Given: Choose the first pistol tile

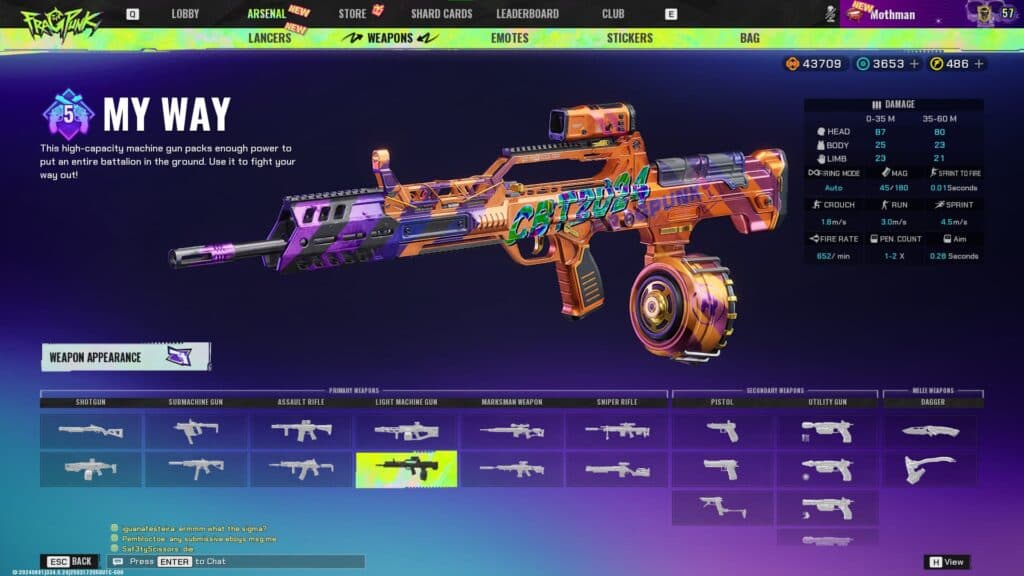Looking at the screenshot, I should (722, 431).
